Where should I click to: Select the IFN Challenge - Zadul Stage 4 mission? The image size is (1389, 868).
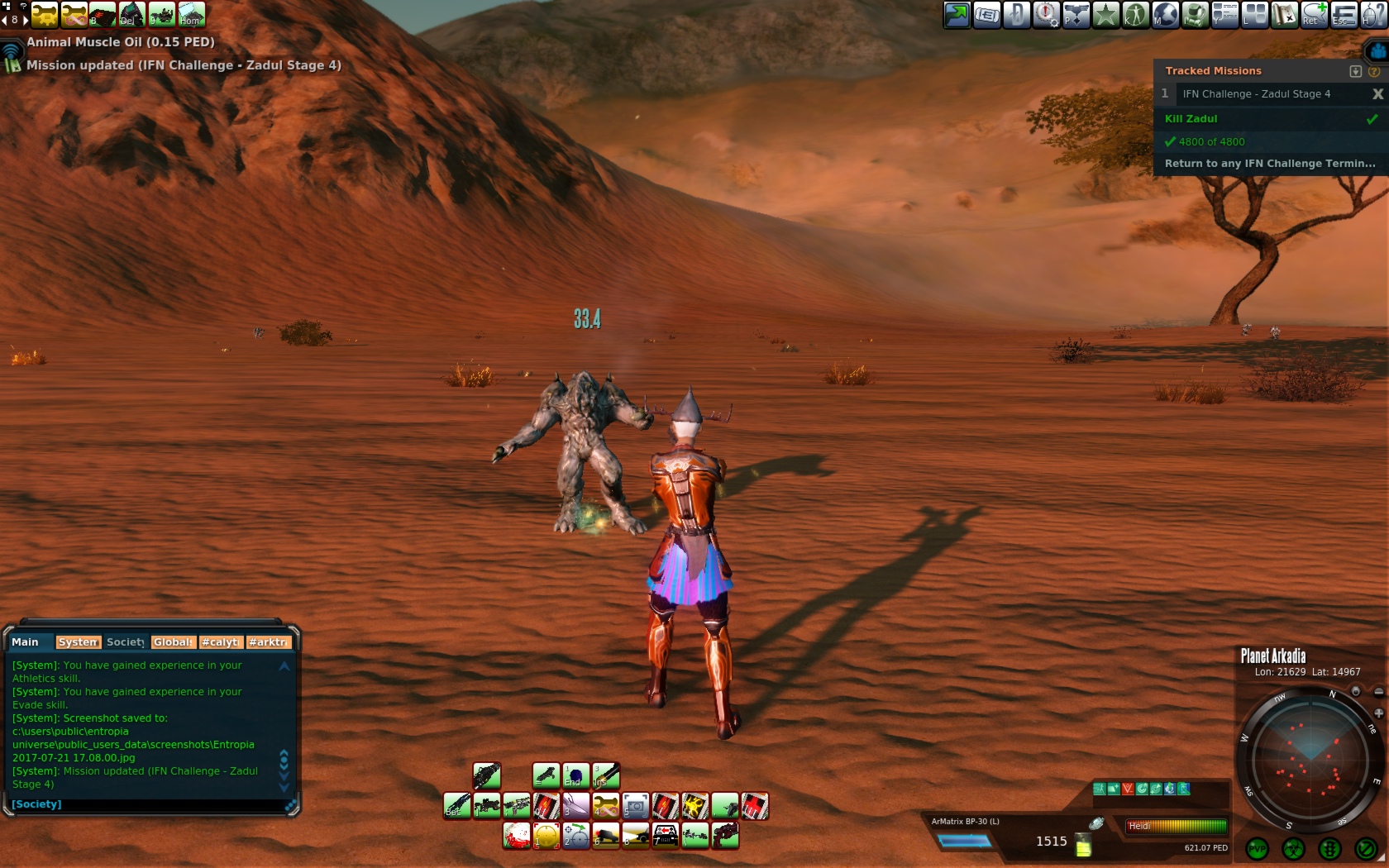point(1256,94)
